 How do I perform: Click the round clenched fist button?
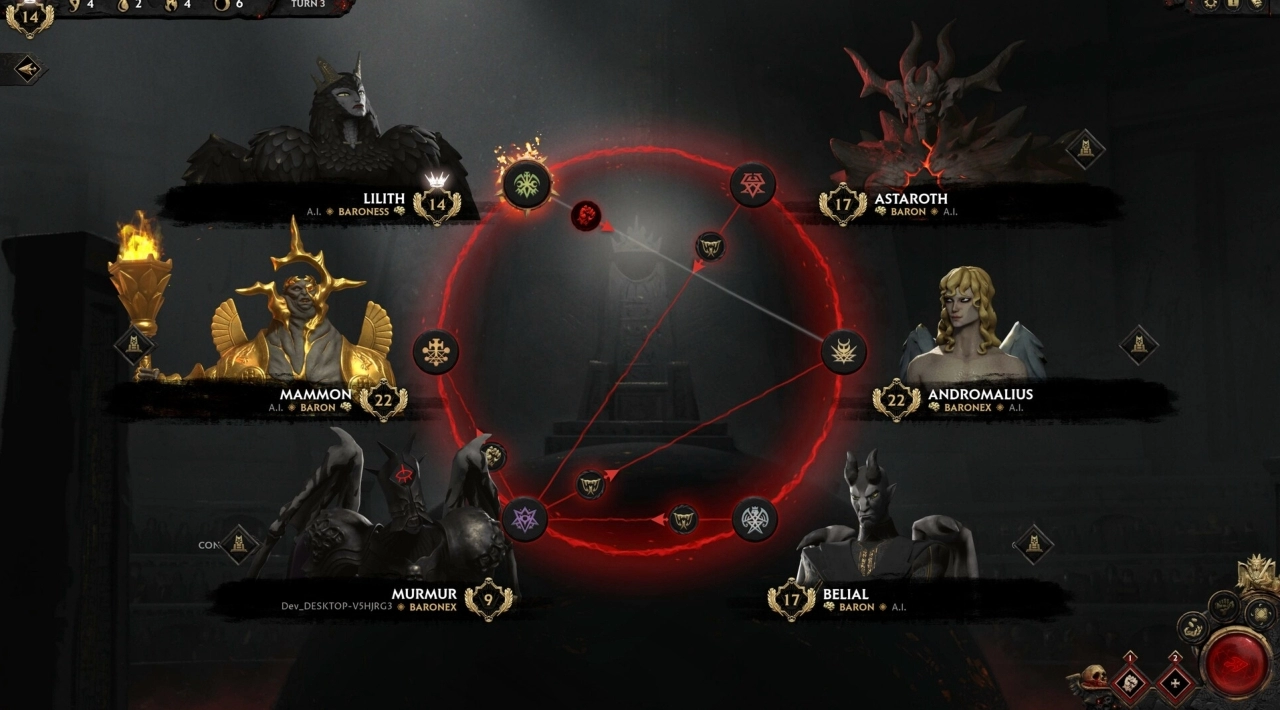coord(1224,605)
